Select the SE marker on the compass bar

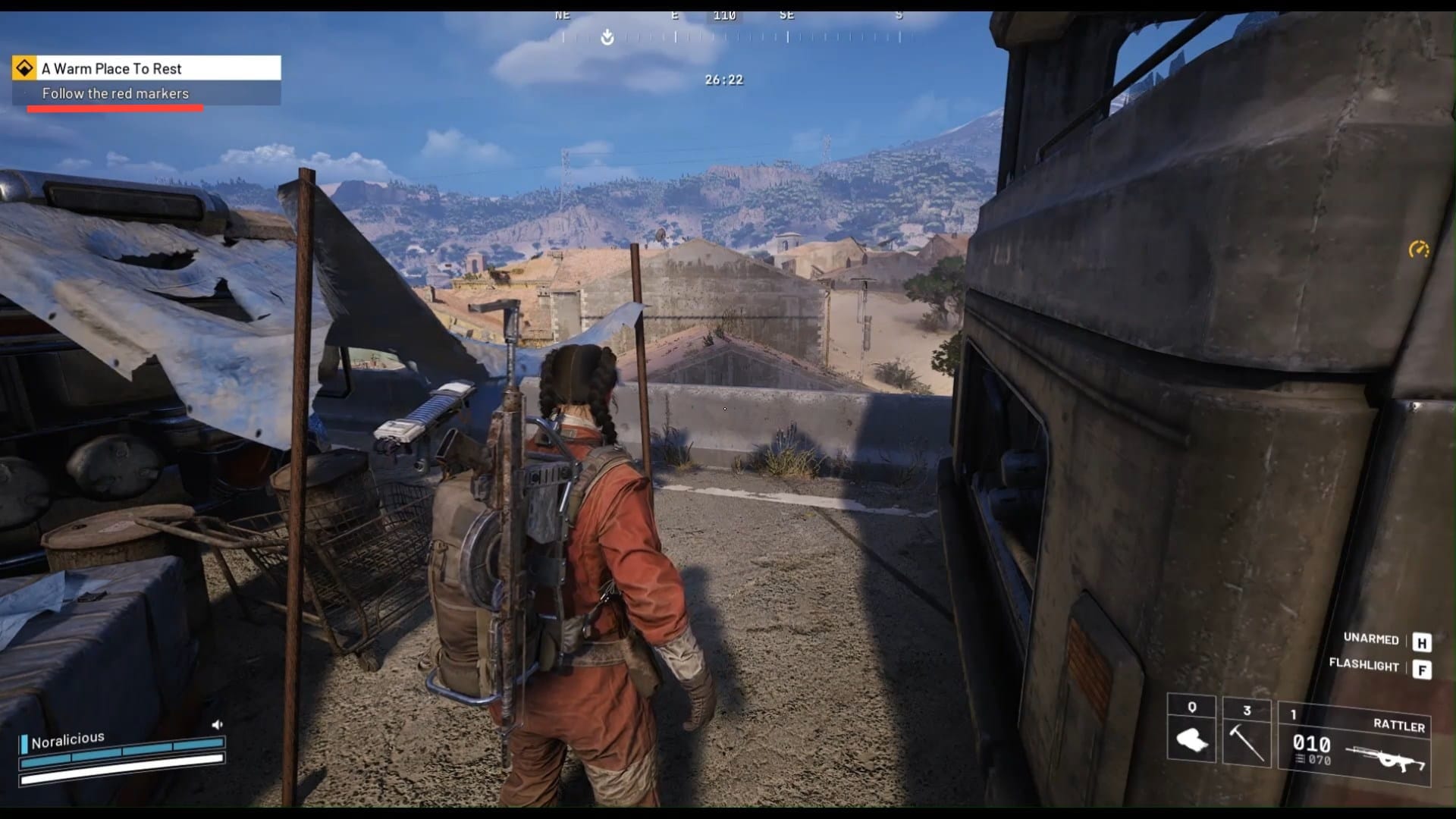[786, 14]
